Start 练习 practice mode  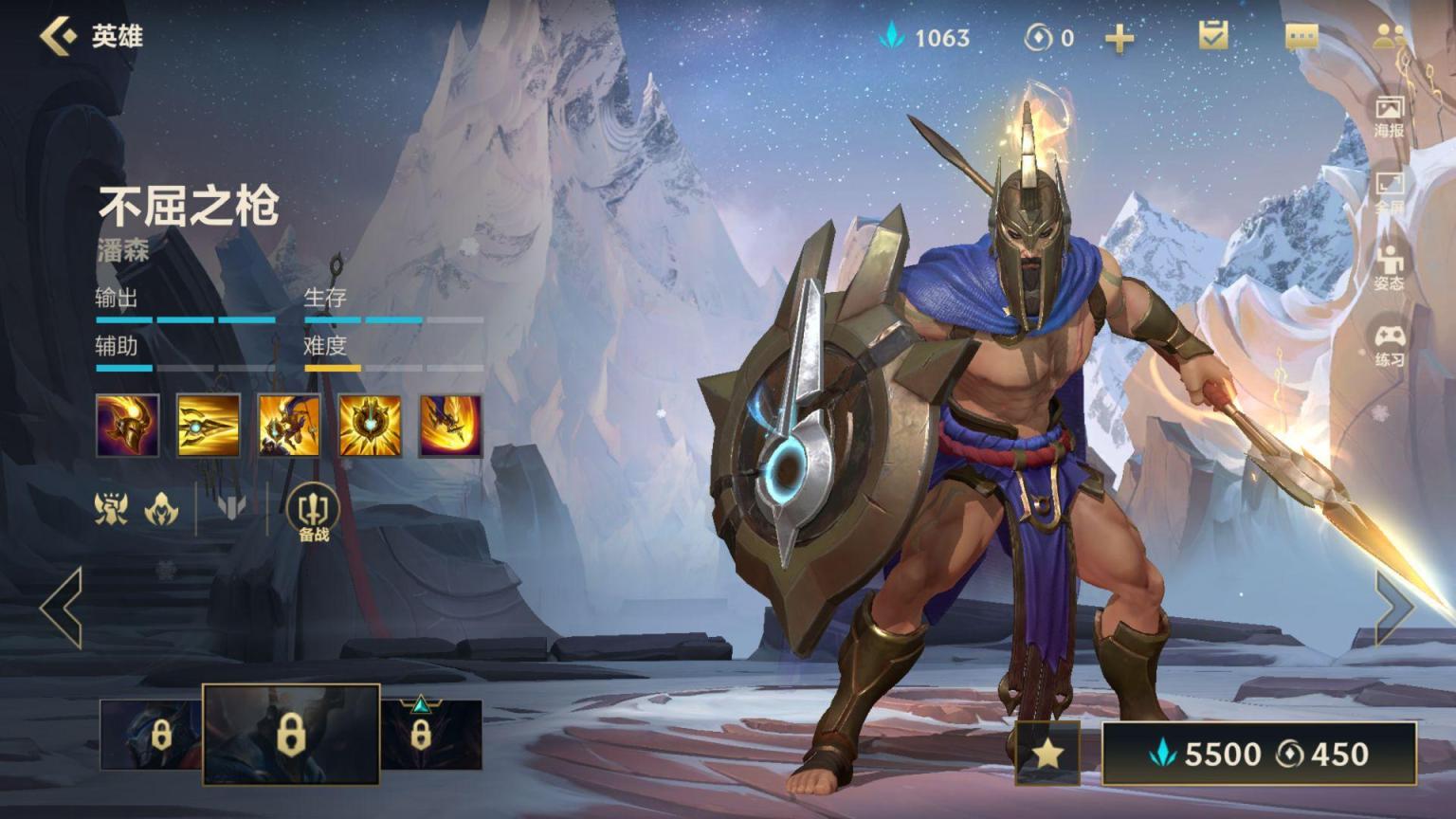point(1389,345)
